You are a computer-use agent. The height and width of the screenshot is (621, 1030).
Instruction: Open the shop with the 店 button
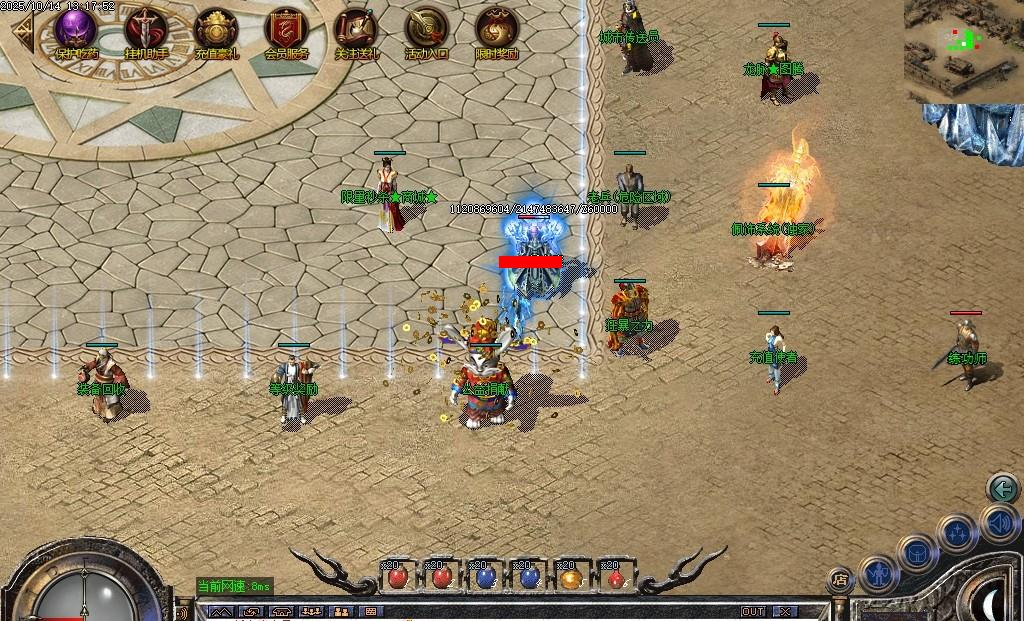[840, 580]
